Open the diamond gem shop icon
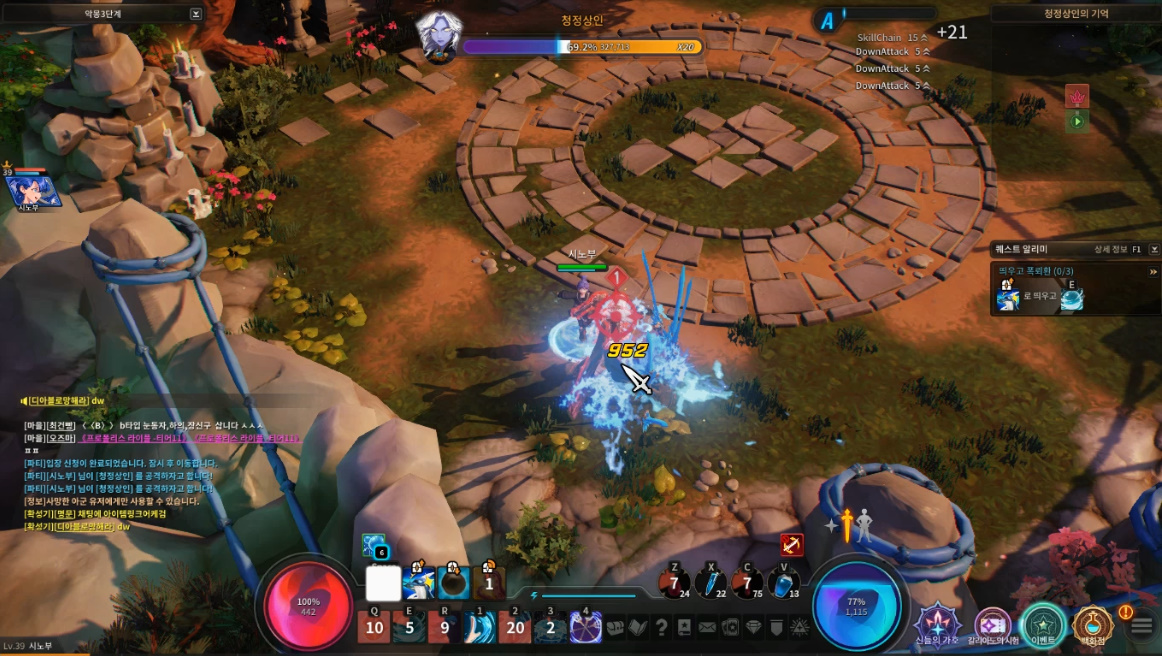The height and width of the screenshot is (656, 1162). (x=753, y=627)
